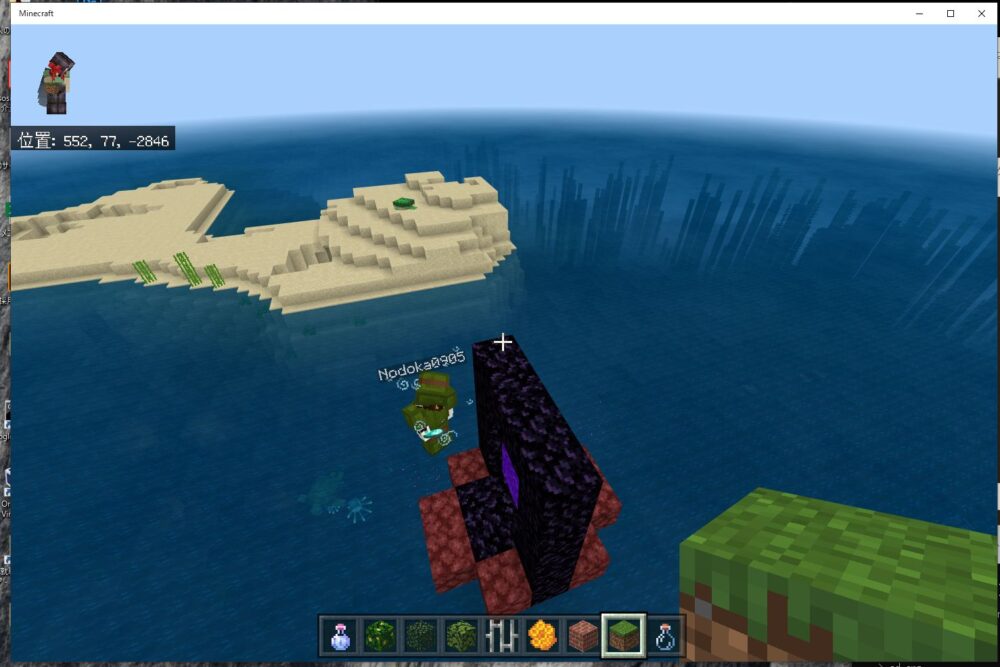Viewport: 1000px width, 667px height.
Task: Maximize the Minecraft window
Action: point(950,13)
